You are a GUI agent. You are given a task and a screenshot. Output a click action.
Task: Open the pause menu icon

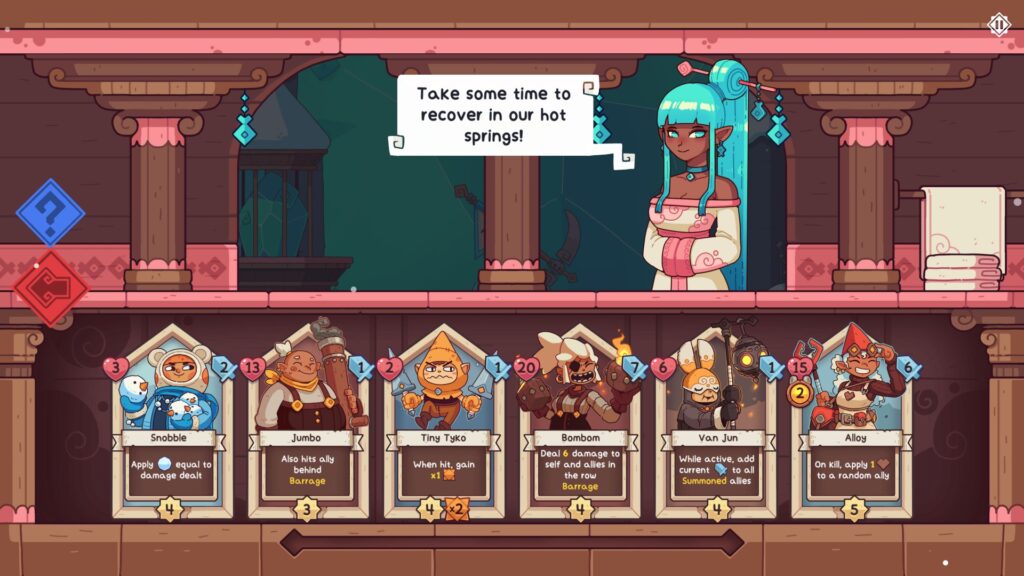click(999, 24)
